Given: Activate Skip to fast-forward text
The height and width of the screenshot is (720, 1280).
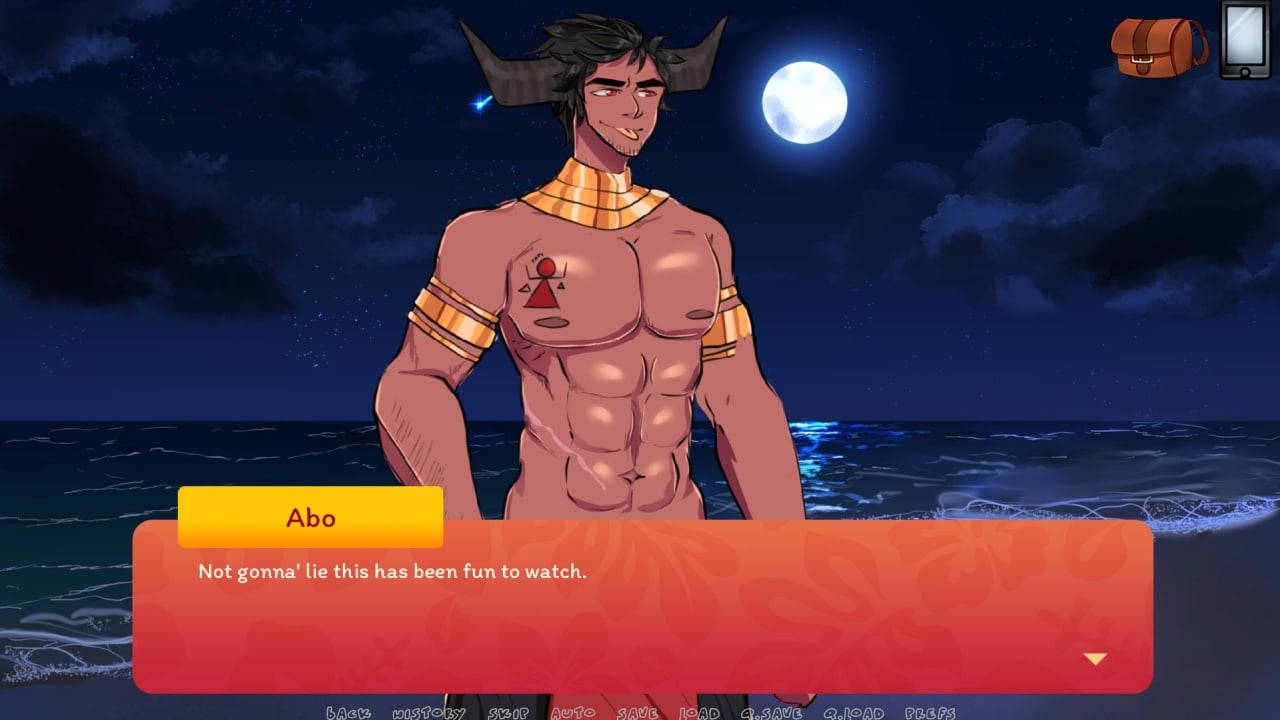Looking at the screenshot, I should pyautogui.click(x=508, y=713).
